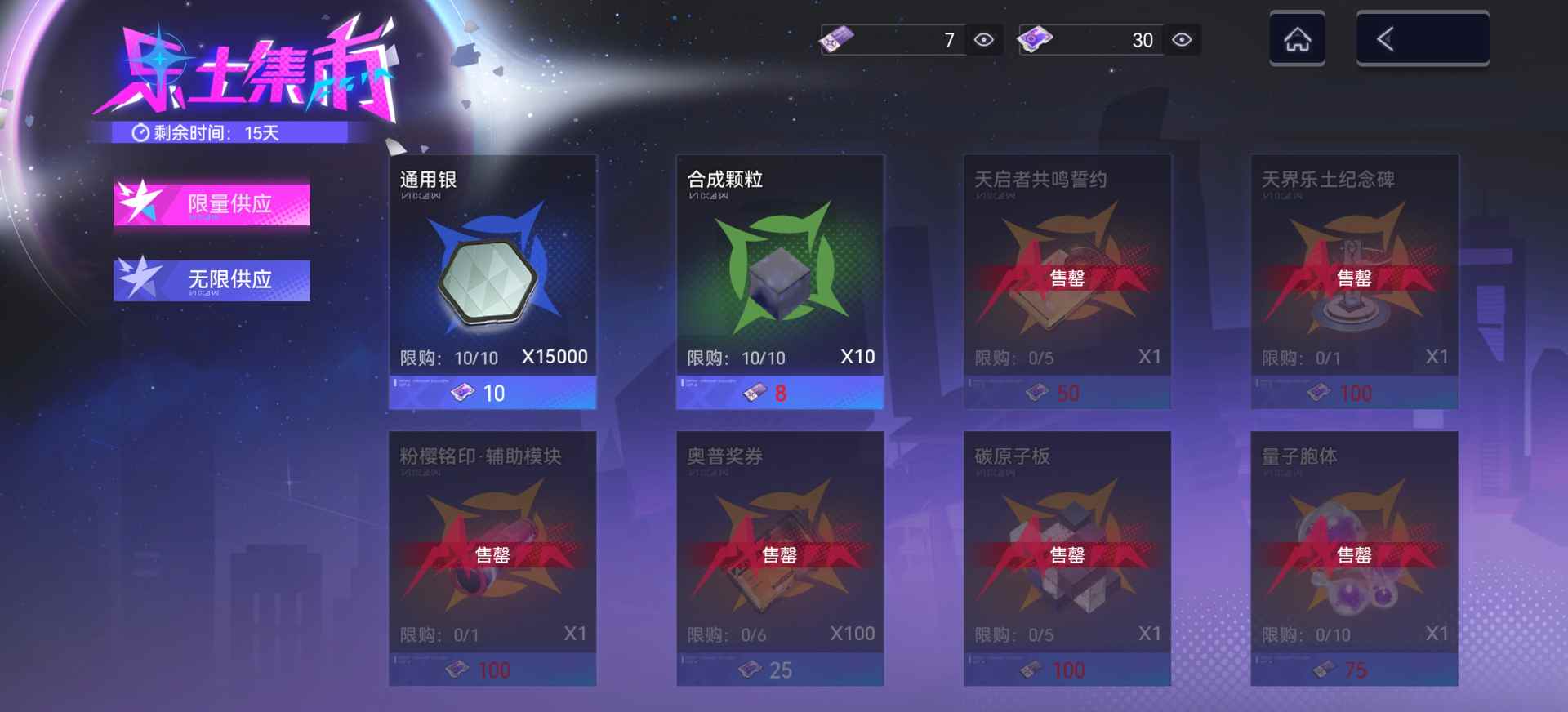Click the 碳原子板 item image

(1065, 547)
